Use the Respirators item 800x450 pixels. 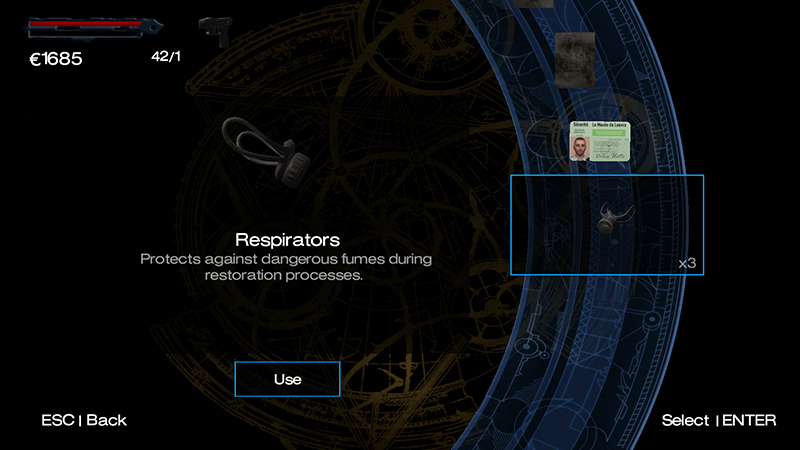click(287, 379)
